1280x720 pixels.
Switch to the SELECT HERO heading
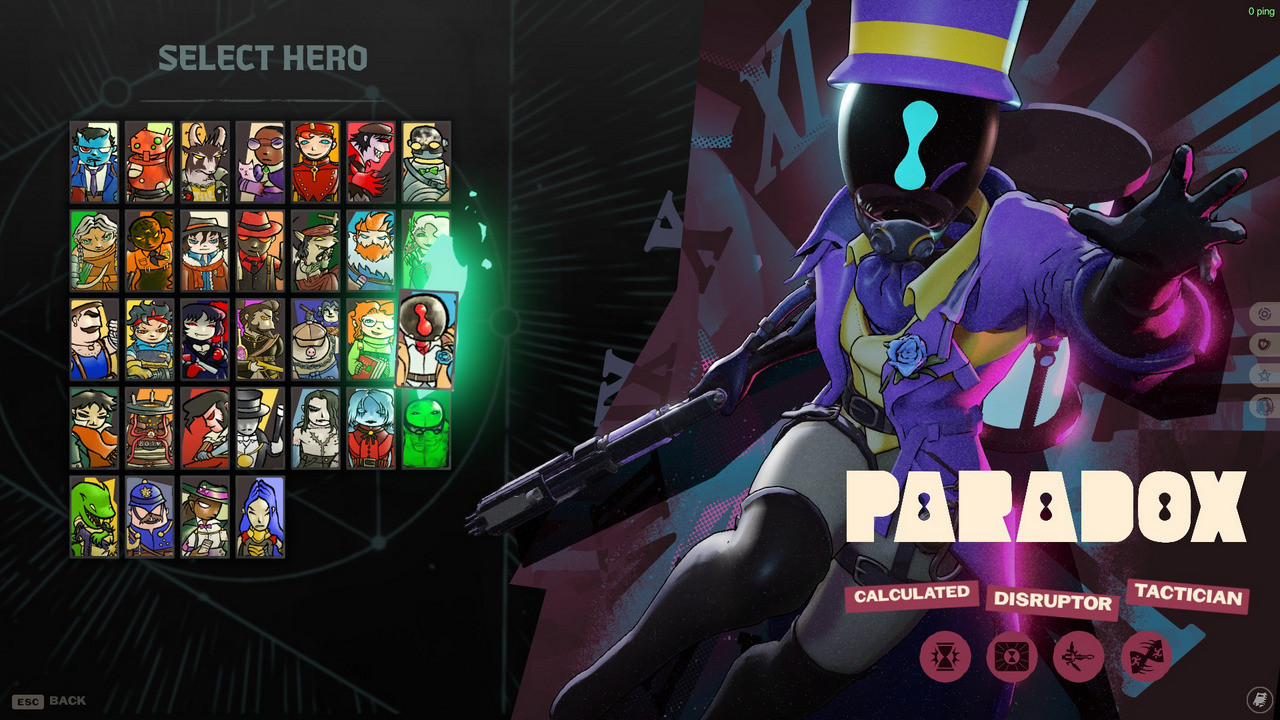264,58
